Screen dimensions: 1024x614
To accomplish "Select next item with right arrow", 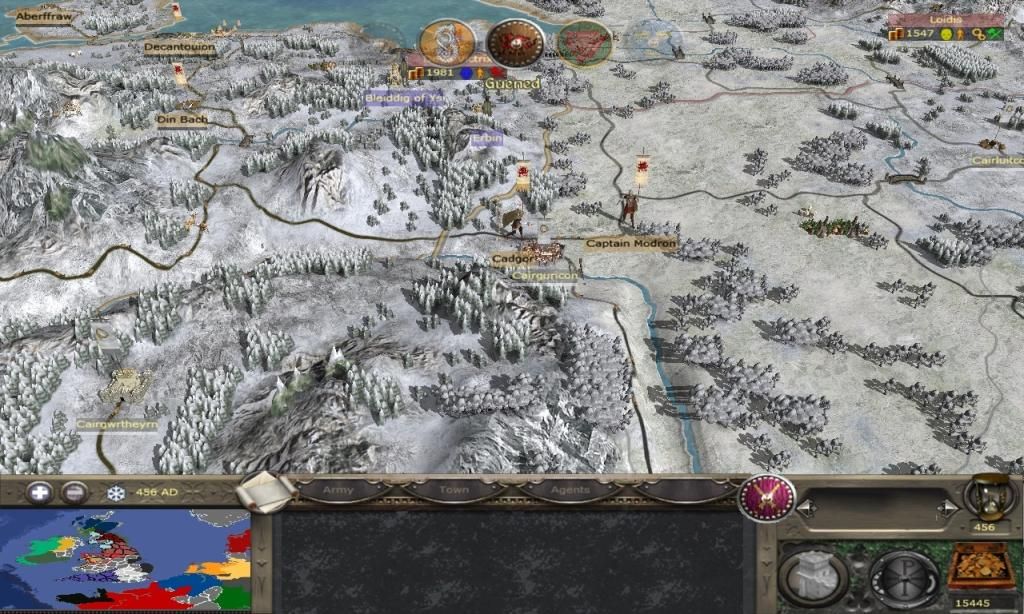I will pos(947,510).
